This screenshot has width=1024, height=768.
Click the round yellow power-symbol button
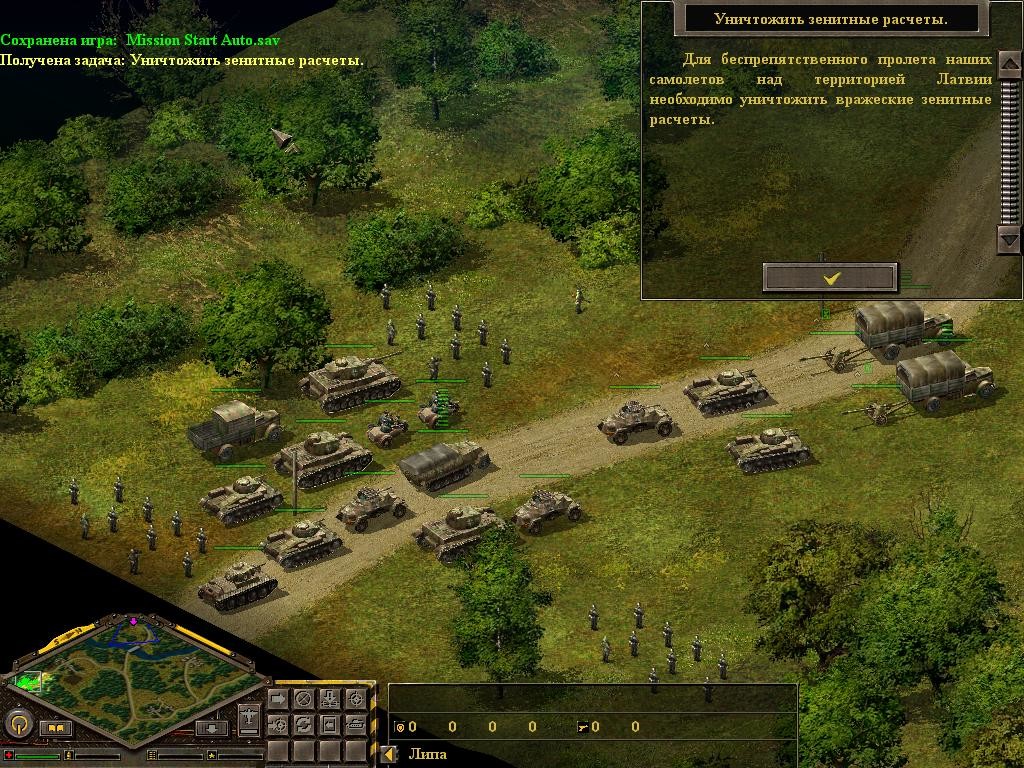17,724
